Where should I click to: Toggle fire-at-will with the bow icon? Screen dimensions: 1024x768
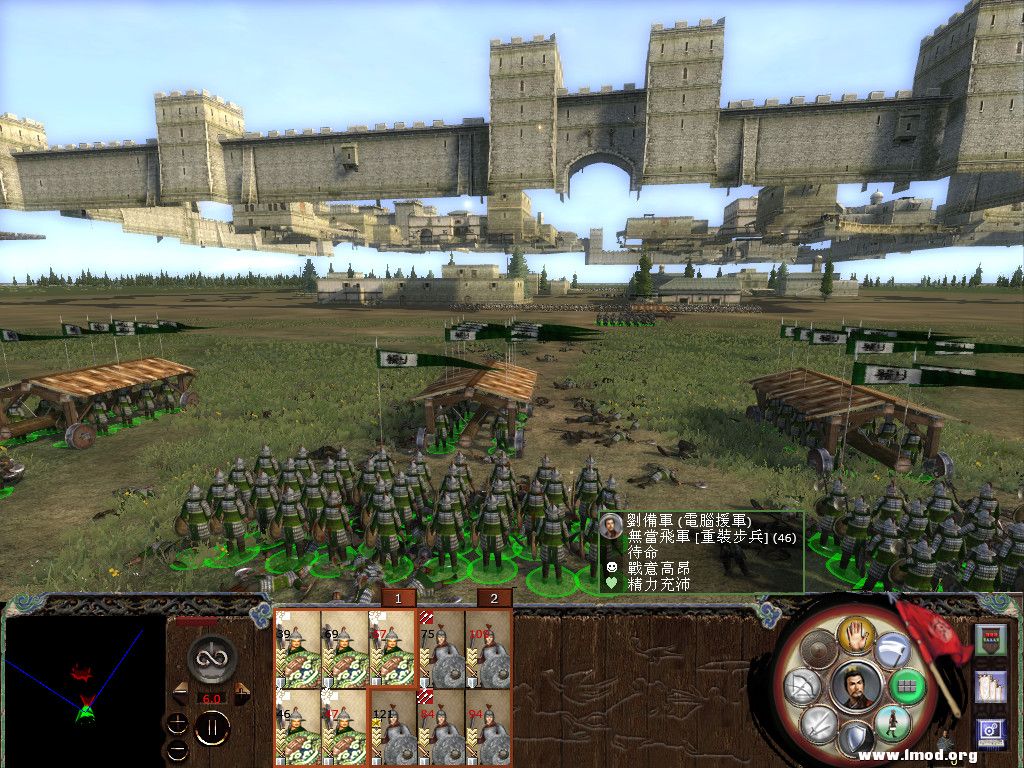pyautogui.click(x=804, y=687)
